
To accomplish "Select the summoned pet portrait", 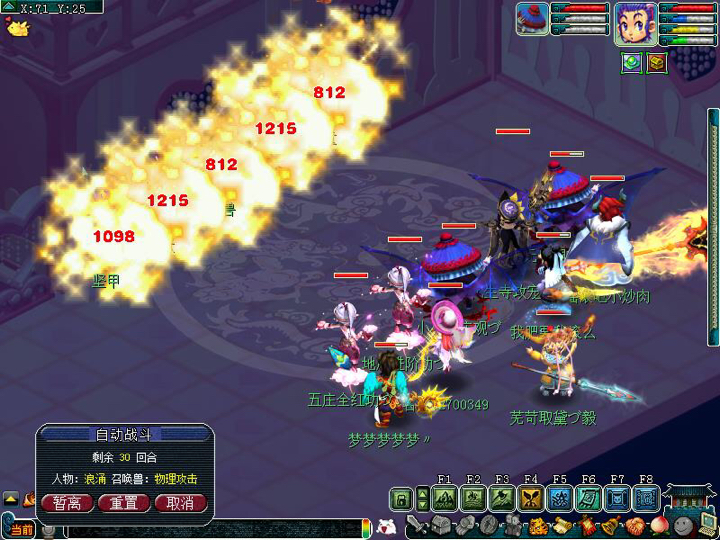I will [x=532, y=19].
